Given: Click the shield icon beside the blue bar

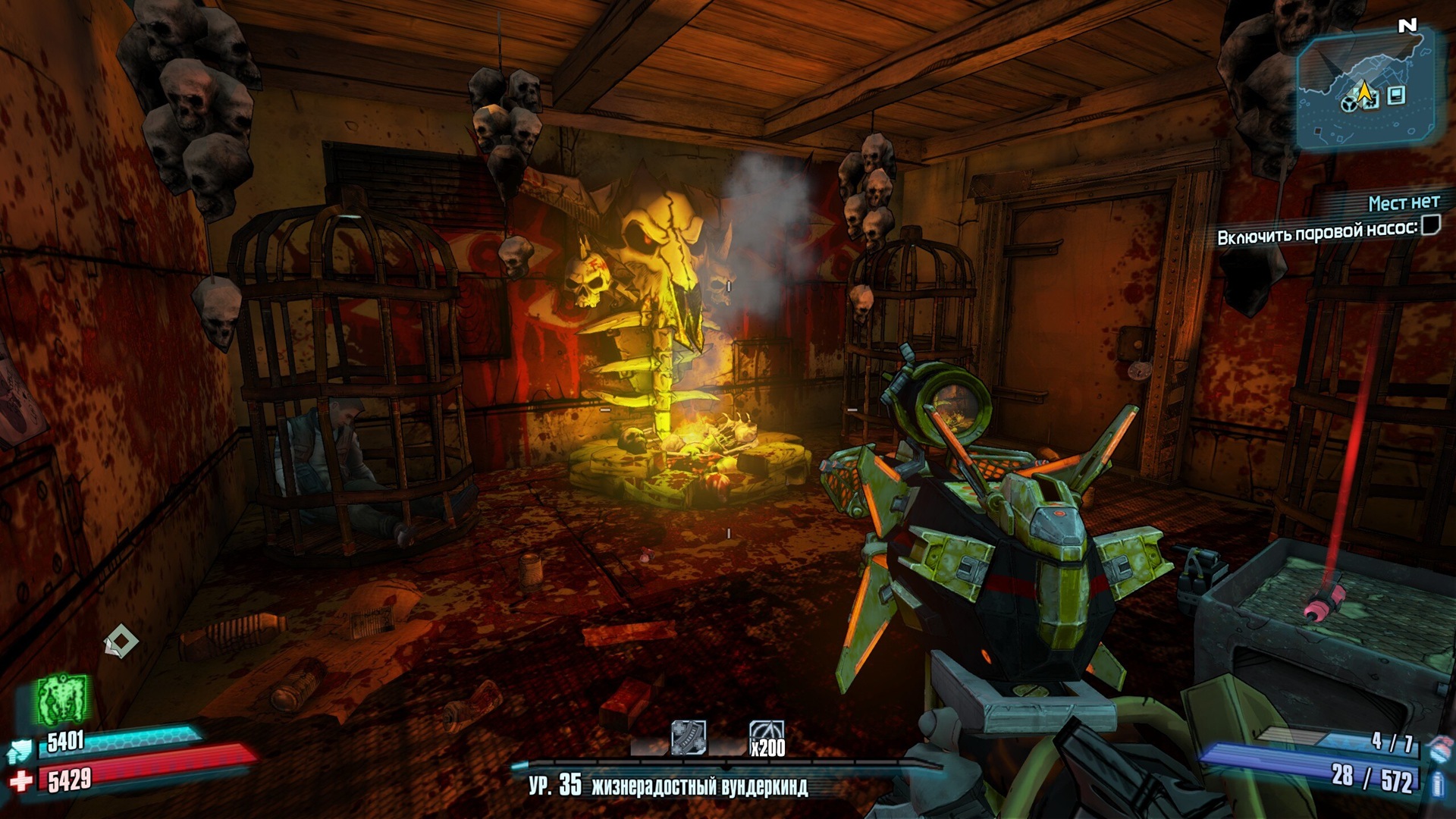Looking at the screenshot, I should pyautogui.click(x=20, y=751).
